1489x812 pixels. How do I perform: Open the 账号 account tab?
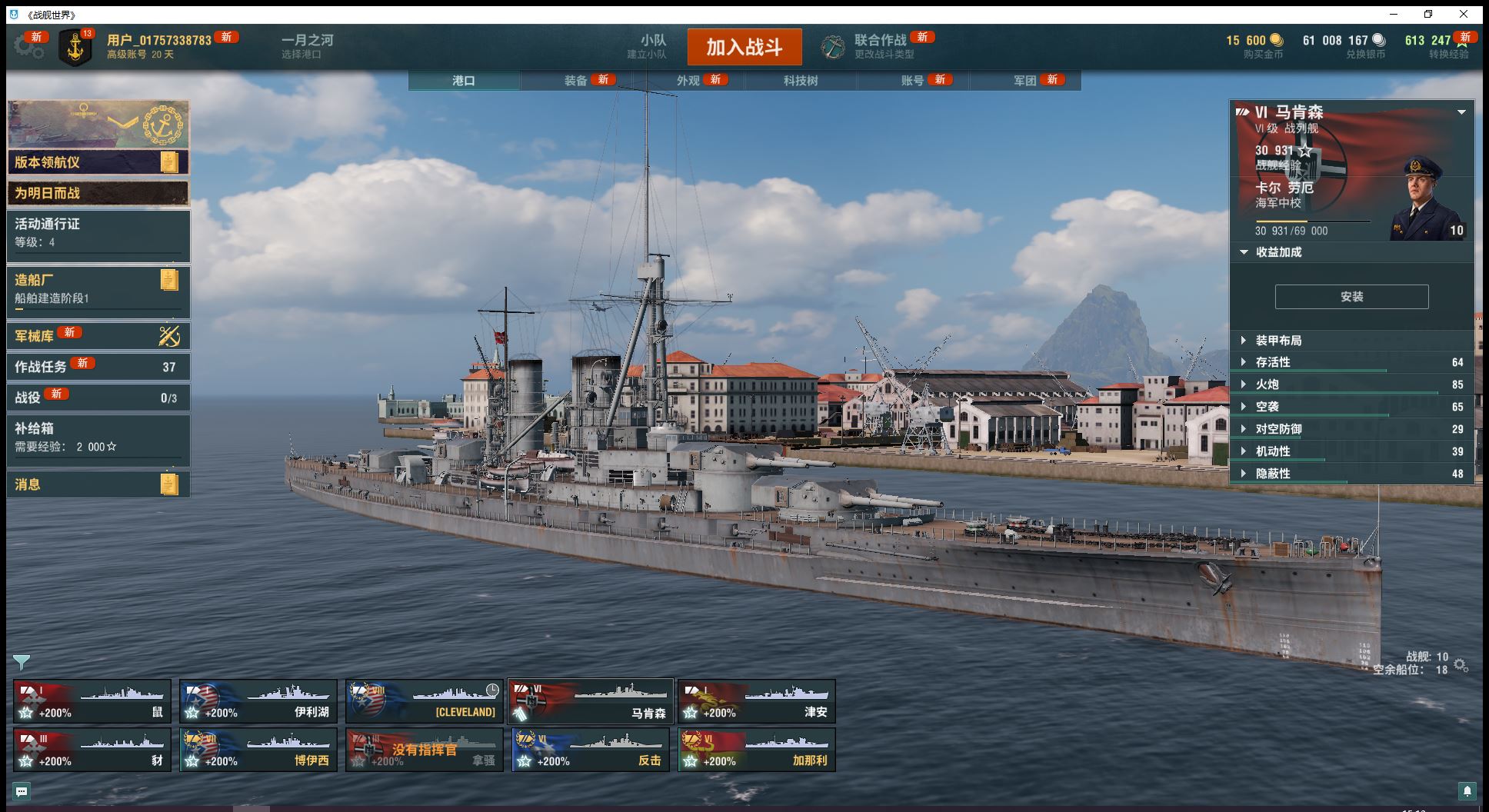[912, 80]
